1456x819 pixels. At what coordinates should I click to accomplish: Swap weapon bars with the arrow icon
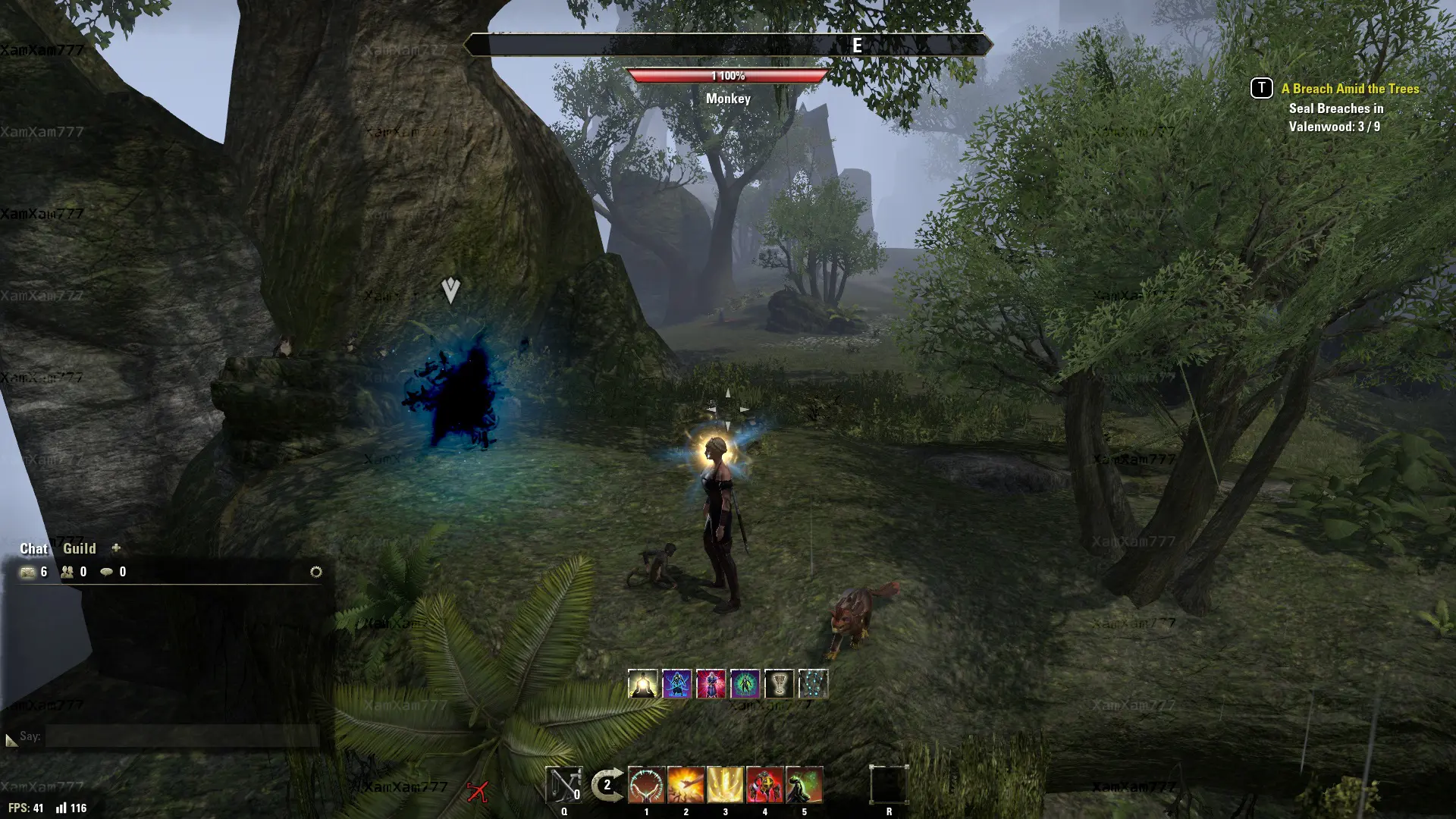click(x=607, y=785)
